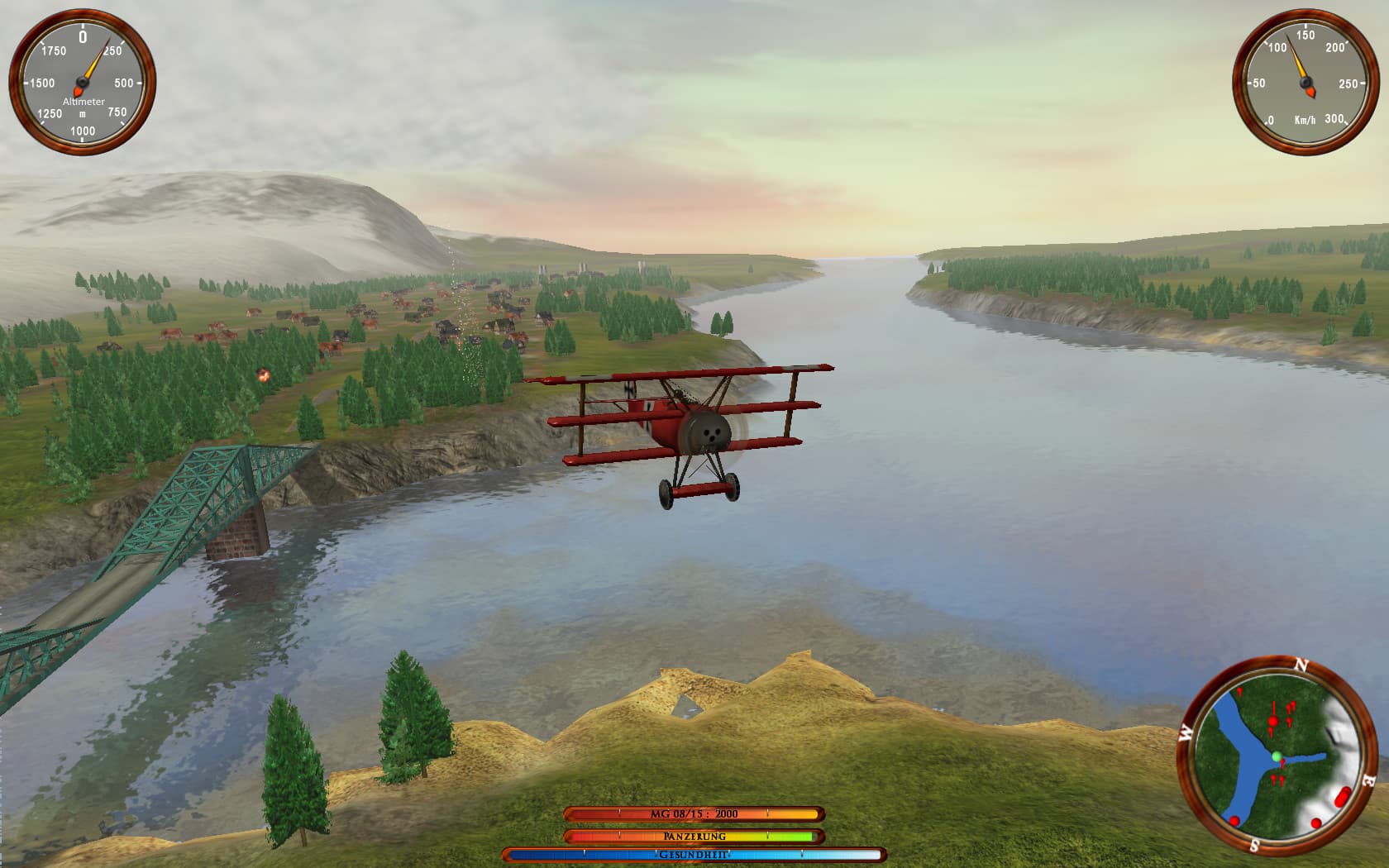
Task: Click the 'S' south letter on the compass minimap
Action: [x=1255, y=844]
